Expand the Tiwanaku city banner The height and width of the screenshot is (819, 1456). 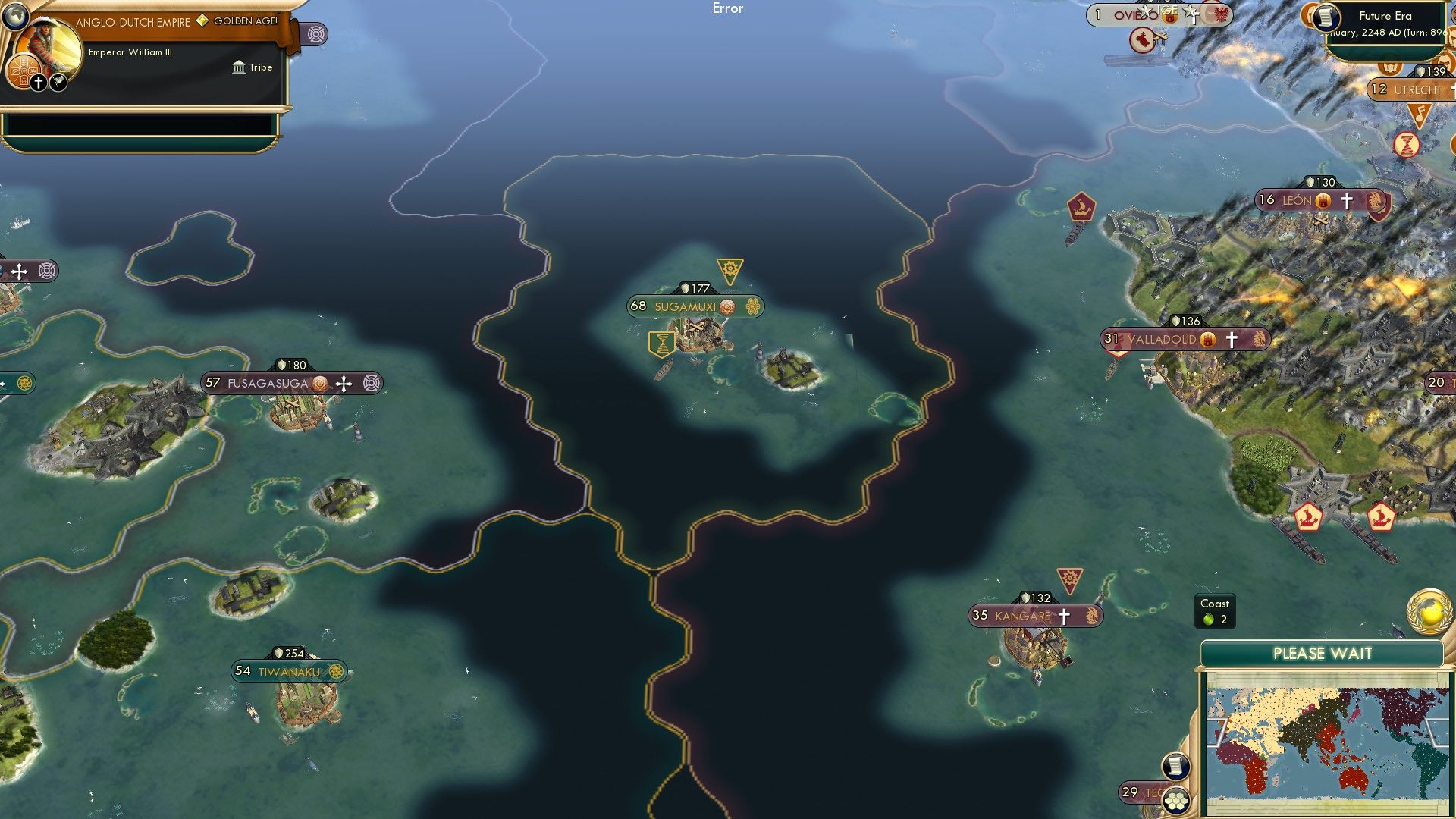(x=287, y=670)
